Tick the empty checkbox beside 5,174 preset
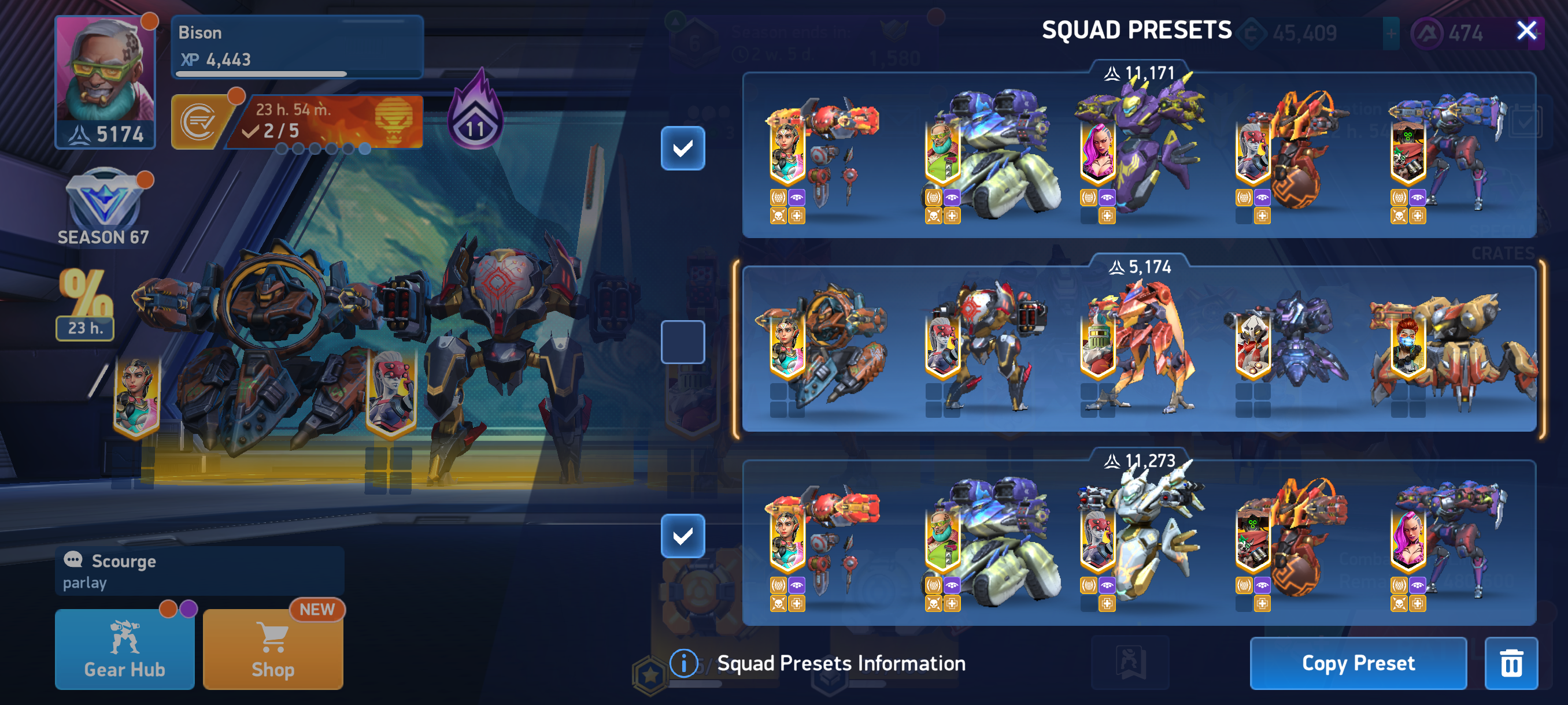The image size is (1568, 705). [x=682, y=342]
